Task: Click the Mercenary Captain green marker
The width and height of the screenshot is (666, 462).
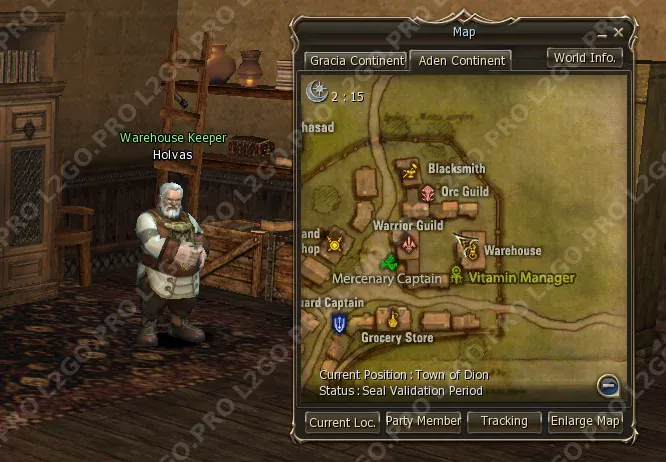Action: pos(389,263)
